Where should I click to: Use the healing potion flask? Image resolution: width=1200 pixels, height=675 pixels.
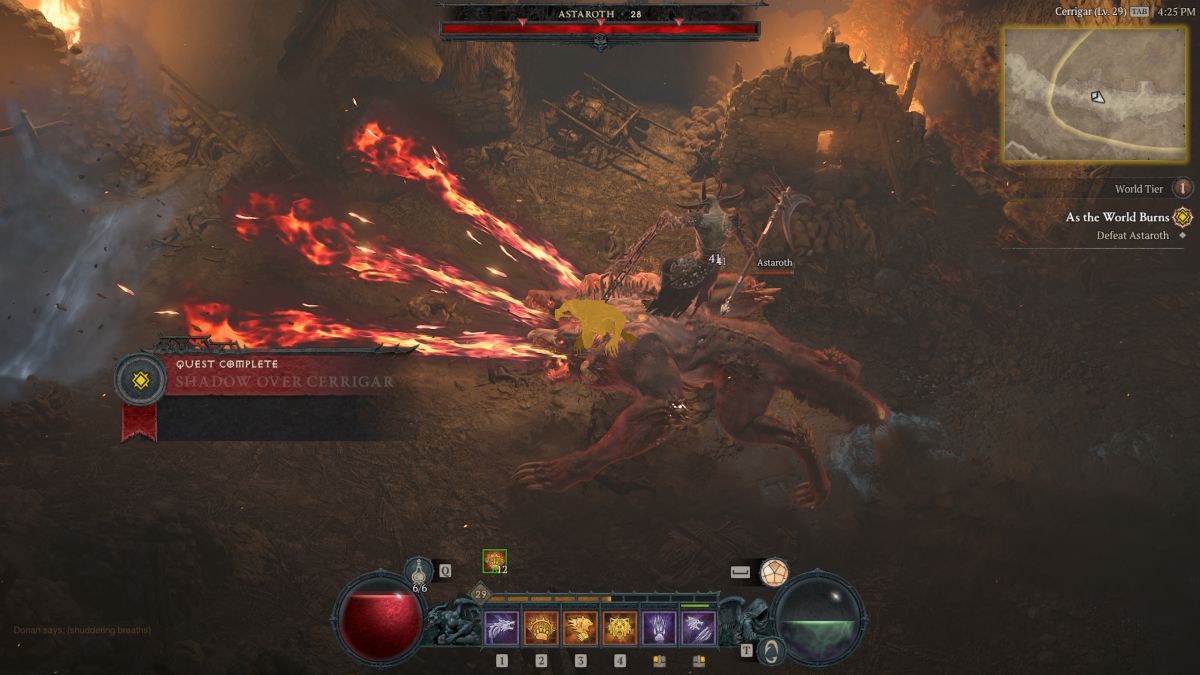(x=419, y=572)
